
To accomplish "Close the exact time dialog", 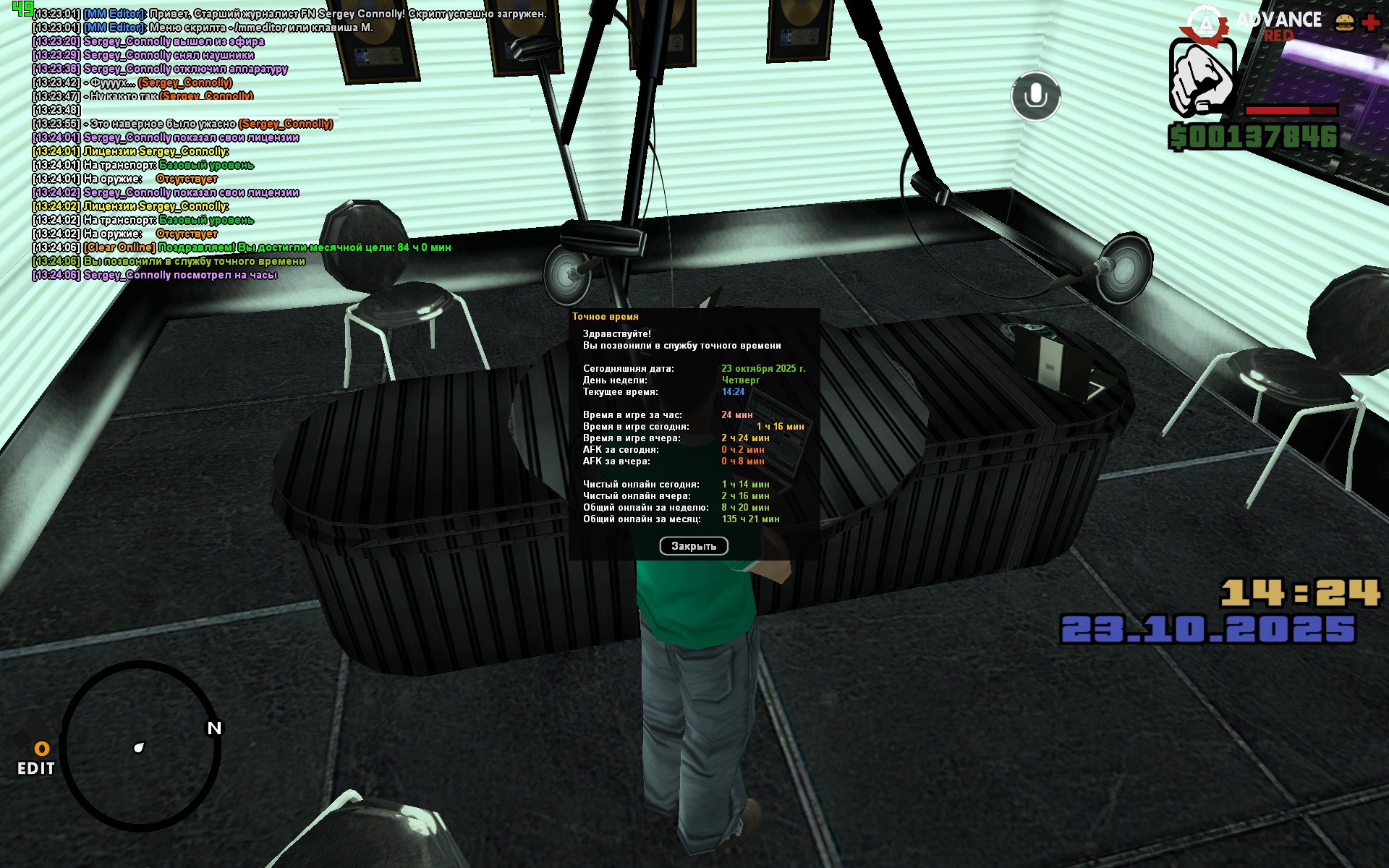I will 693,546.
